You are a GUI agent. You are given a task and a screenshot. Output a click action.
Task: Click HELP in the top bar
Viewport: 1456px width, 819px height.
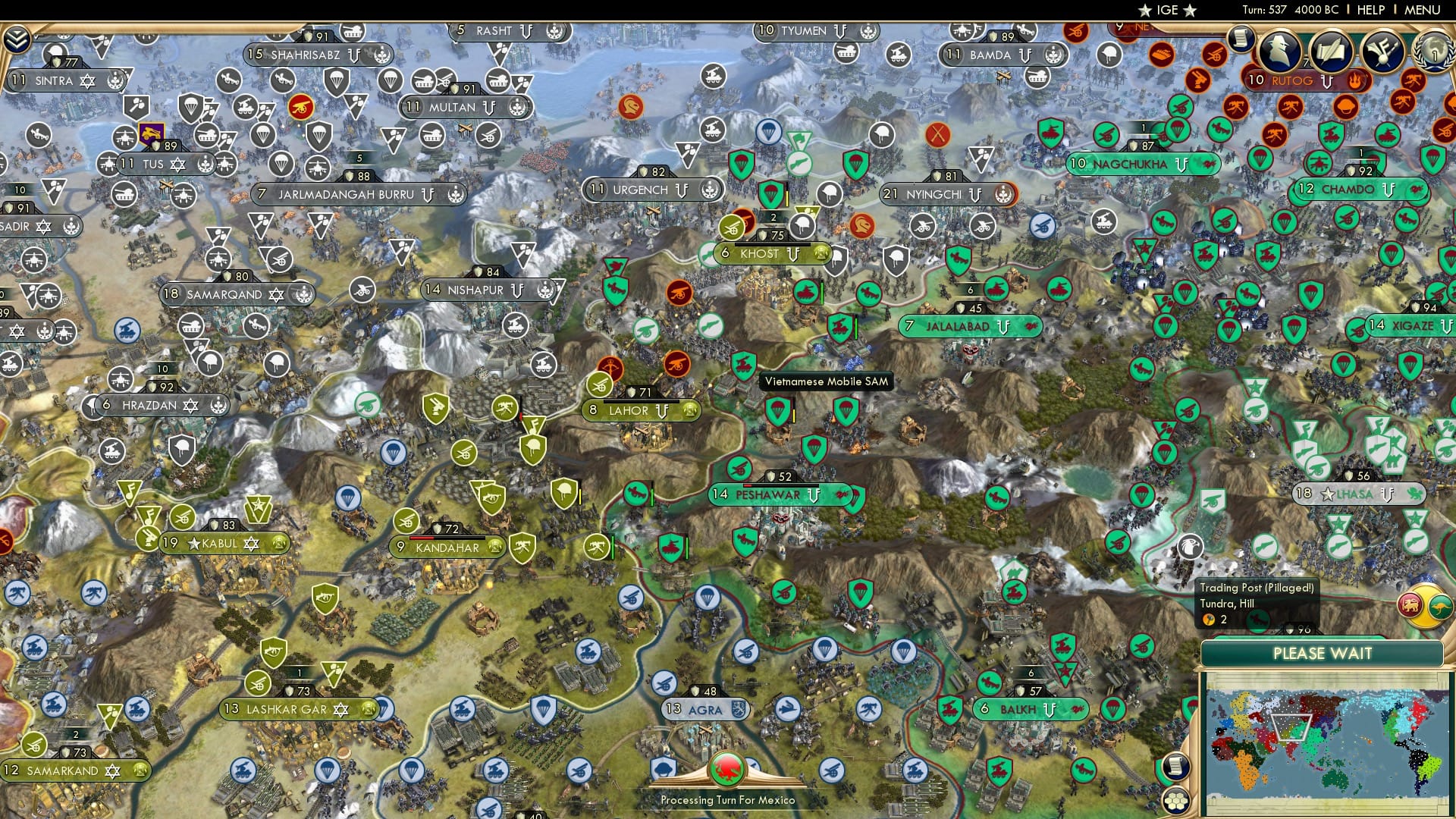point(1371,10)
